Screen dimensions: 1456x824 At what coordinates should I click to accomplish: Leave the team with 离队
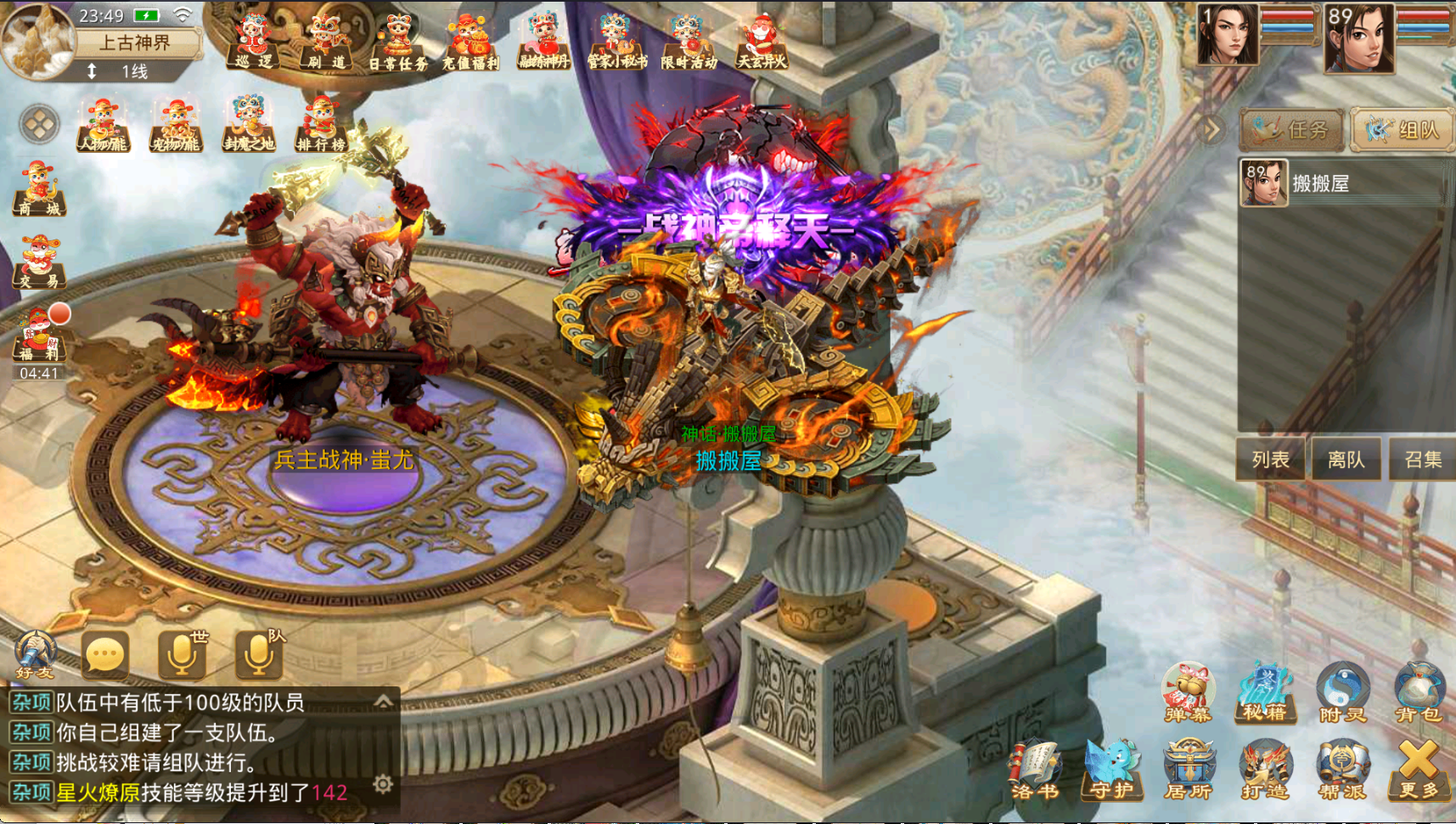pos(1346,460)
